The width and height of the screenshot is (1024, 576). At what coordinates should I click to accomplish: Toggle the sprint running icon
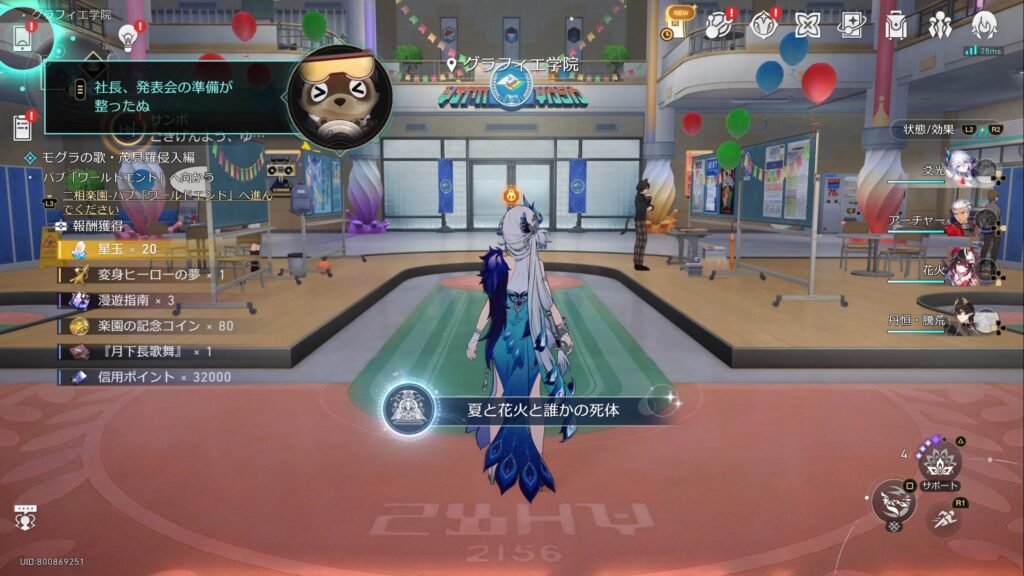tap(943, 519)
